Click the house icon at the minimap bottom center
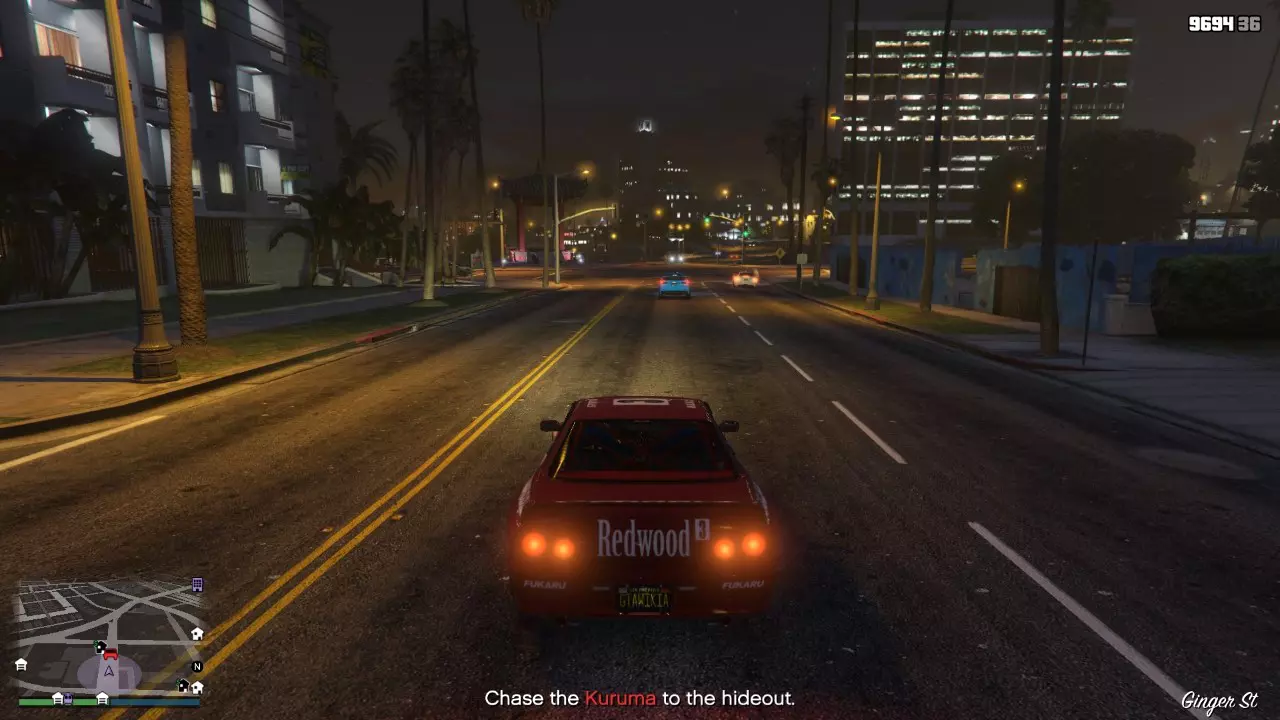The height and width of the screenshot is (720, 1280). [102, 698]
